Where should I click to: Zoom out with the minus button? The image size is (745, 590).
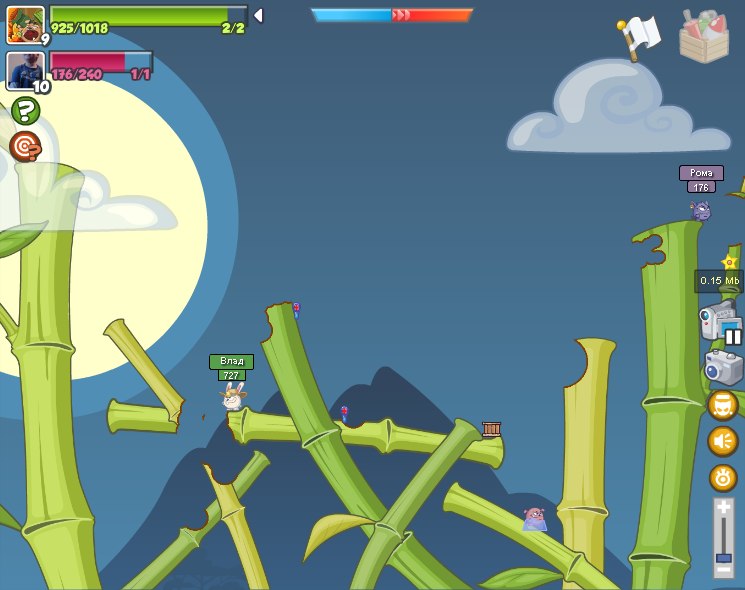[723, 570]
